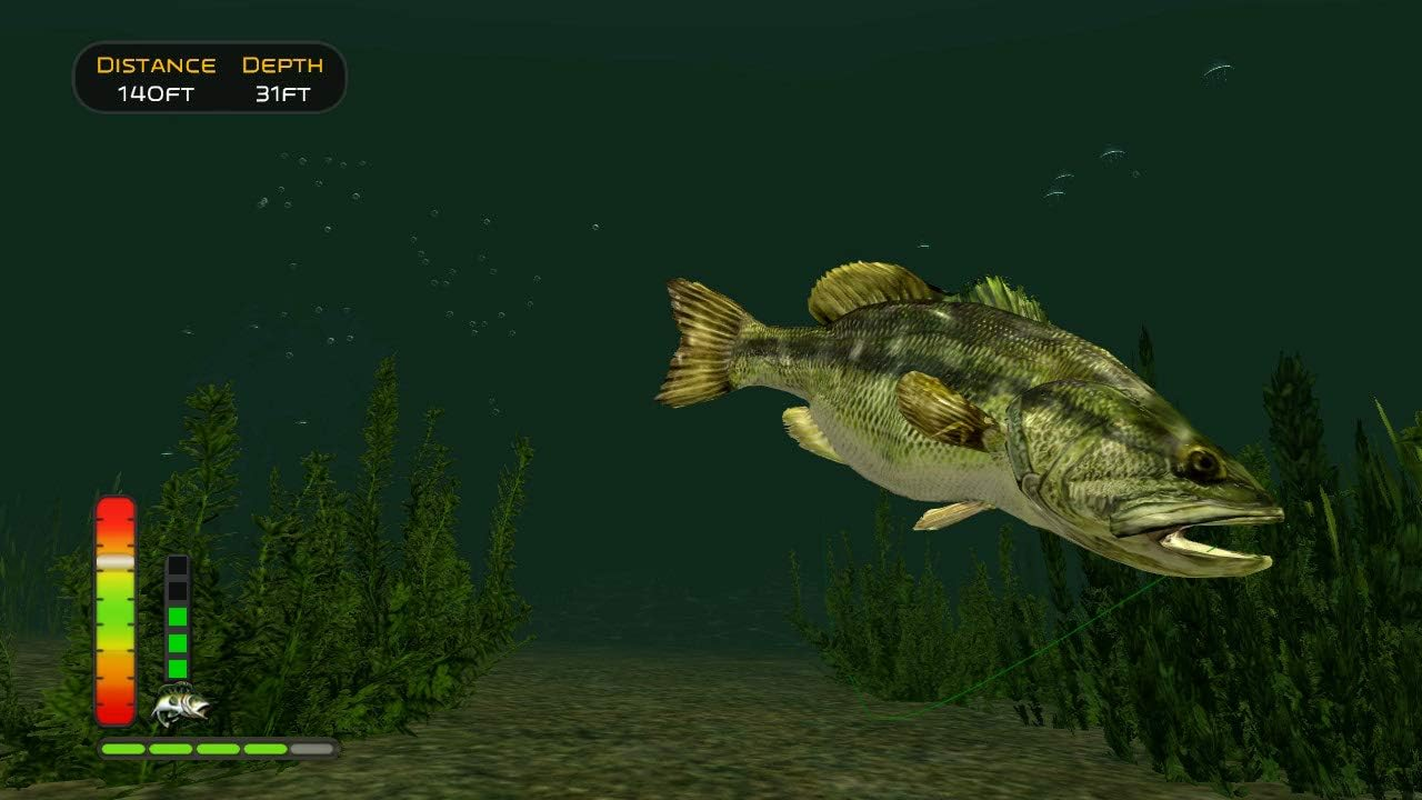Click the middle green stamina segment
This screenshot has width=1422, height=800.
pos(178,640)
